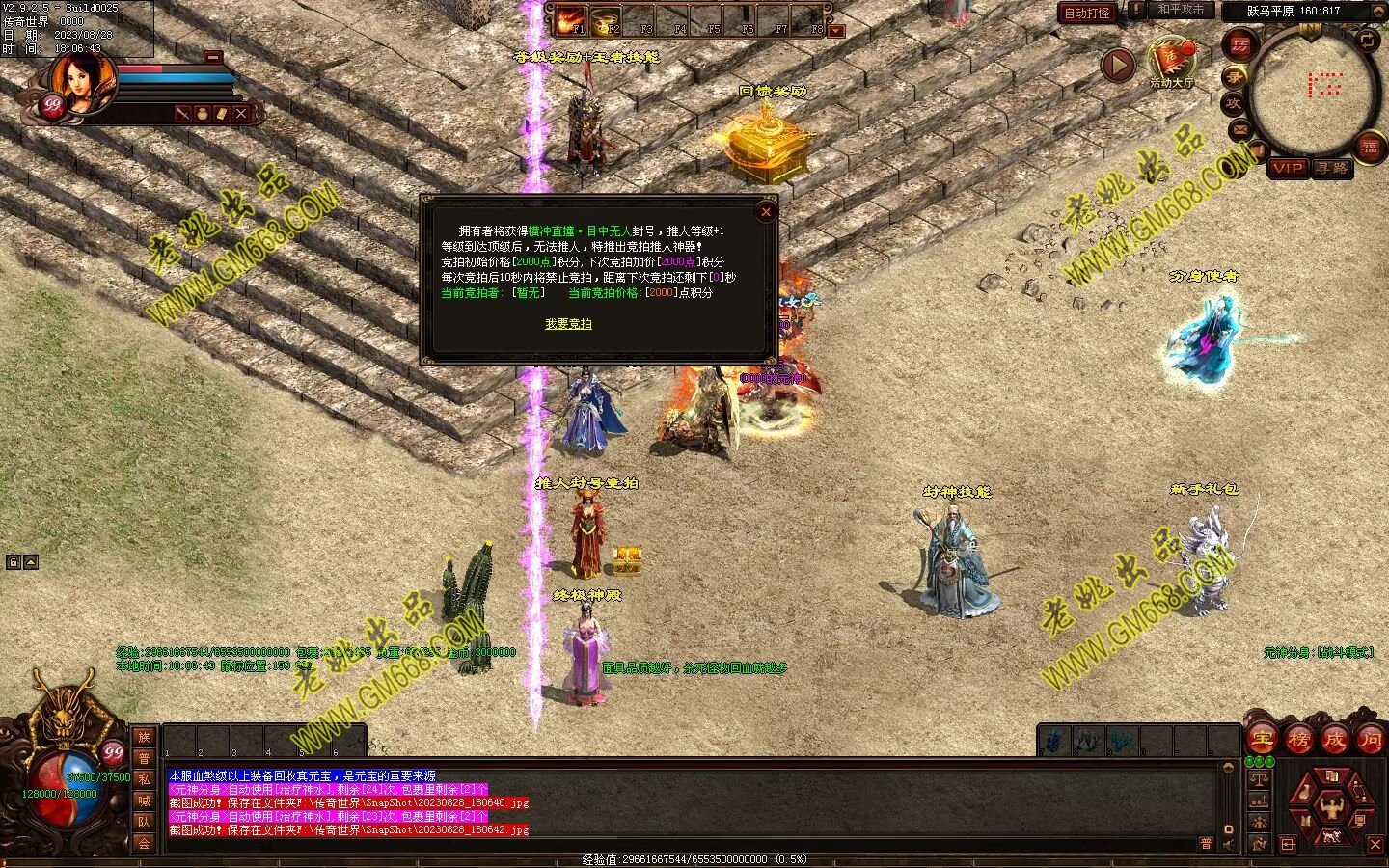This screenshot has height=868, width=1389.
Task: Close the auction dialog box
Action: [x=766, y=211]
